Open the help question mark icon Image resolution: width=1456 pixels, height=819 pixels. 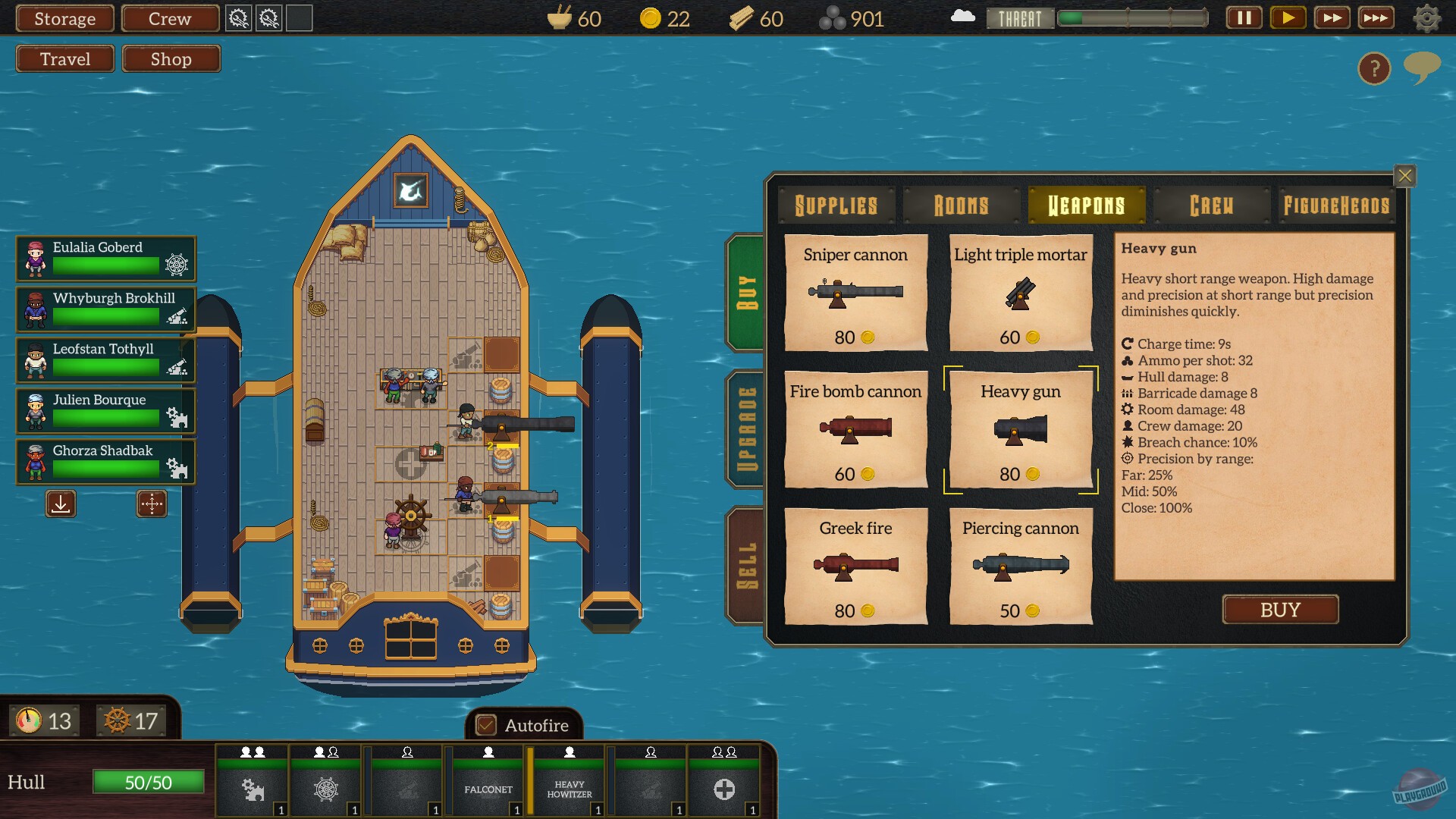click(1374, 69)
